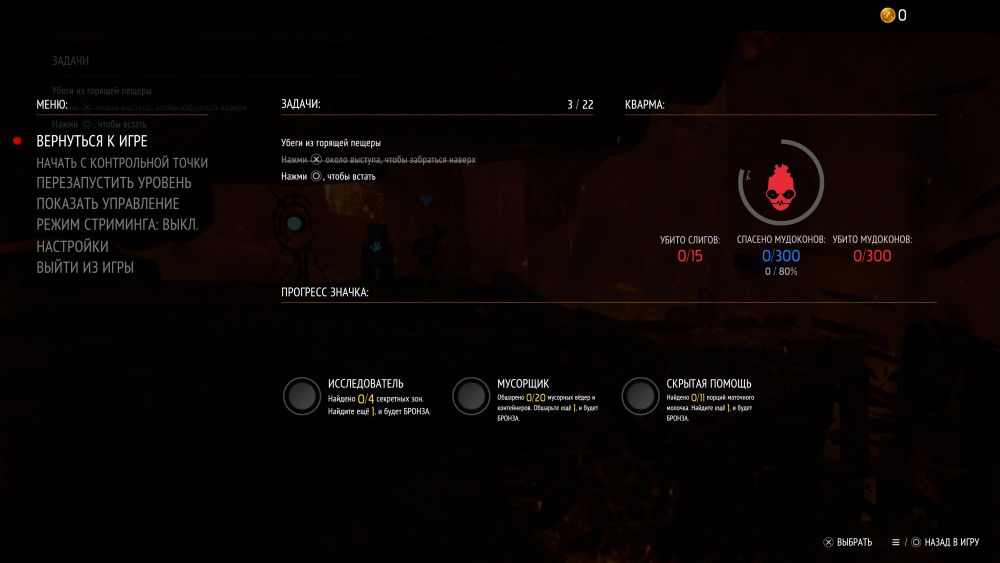Screen dimensions: 1000x563
Task: Select the МУСОРЩИК badge icon
Action: [x=470, y=396]
